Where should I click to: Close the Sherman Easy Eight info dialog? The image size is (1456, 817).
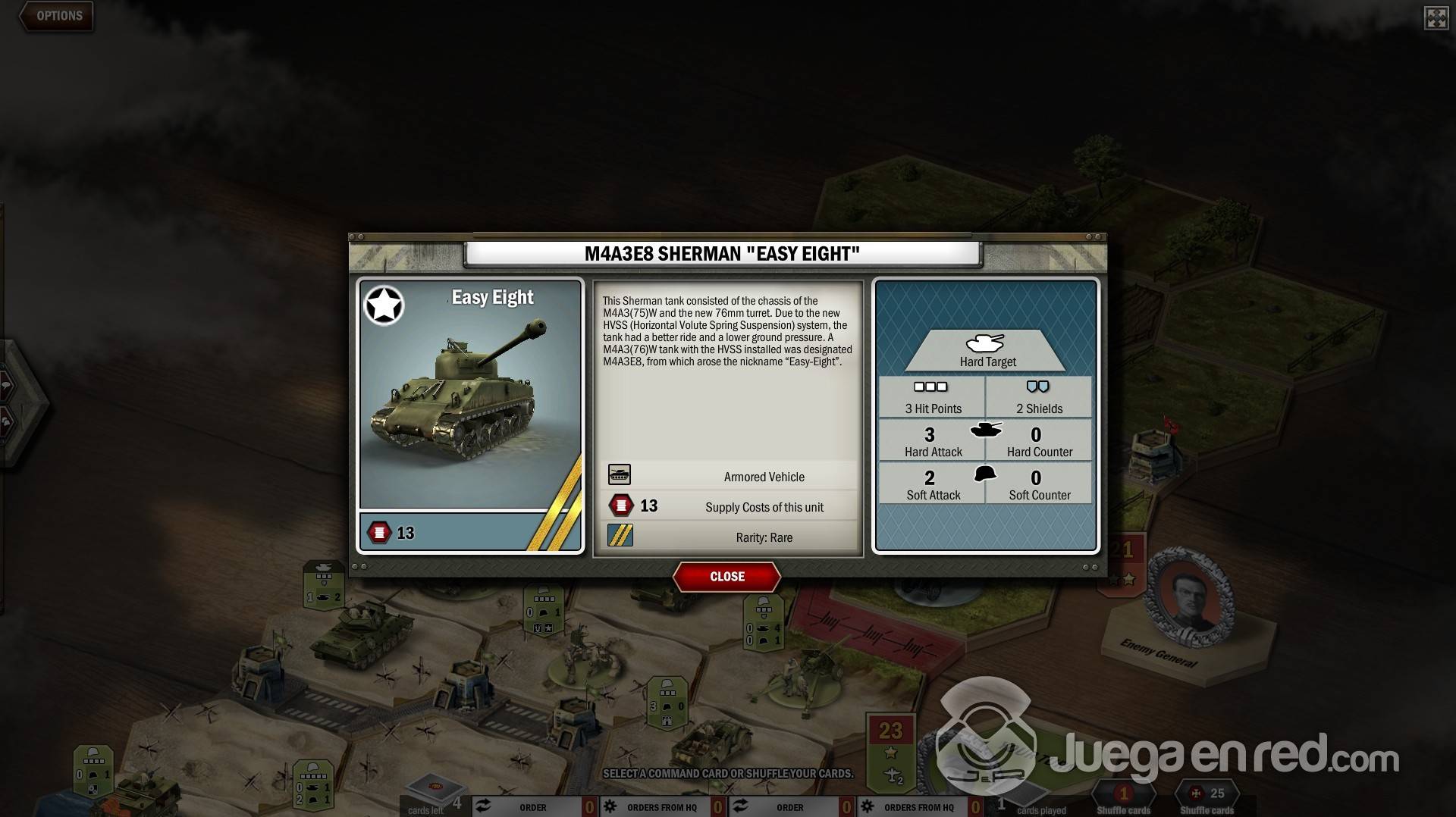tap(726, 577)
